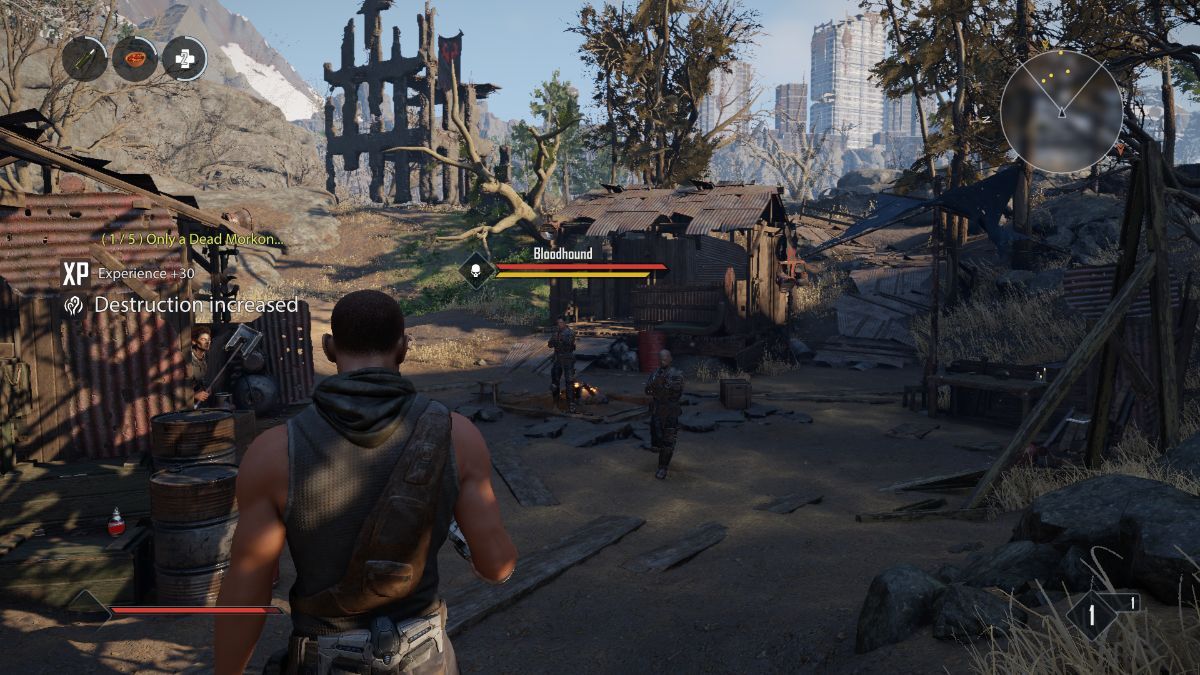Click the skull icon beside Bloodhound's name
Viewport: 1200px width, 675px height.
477,270
